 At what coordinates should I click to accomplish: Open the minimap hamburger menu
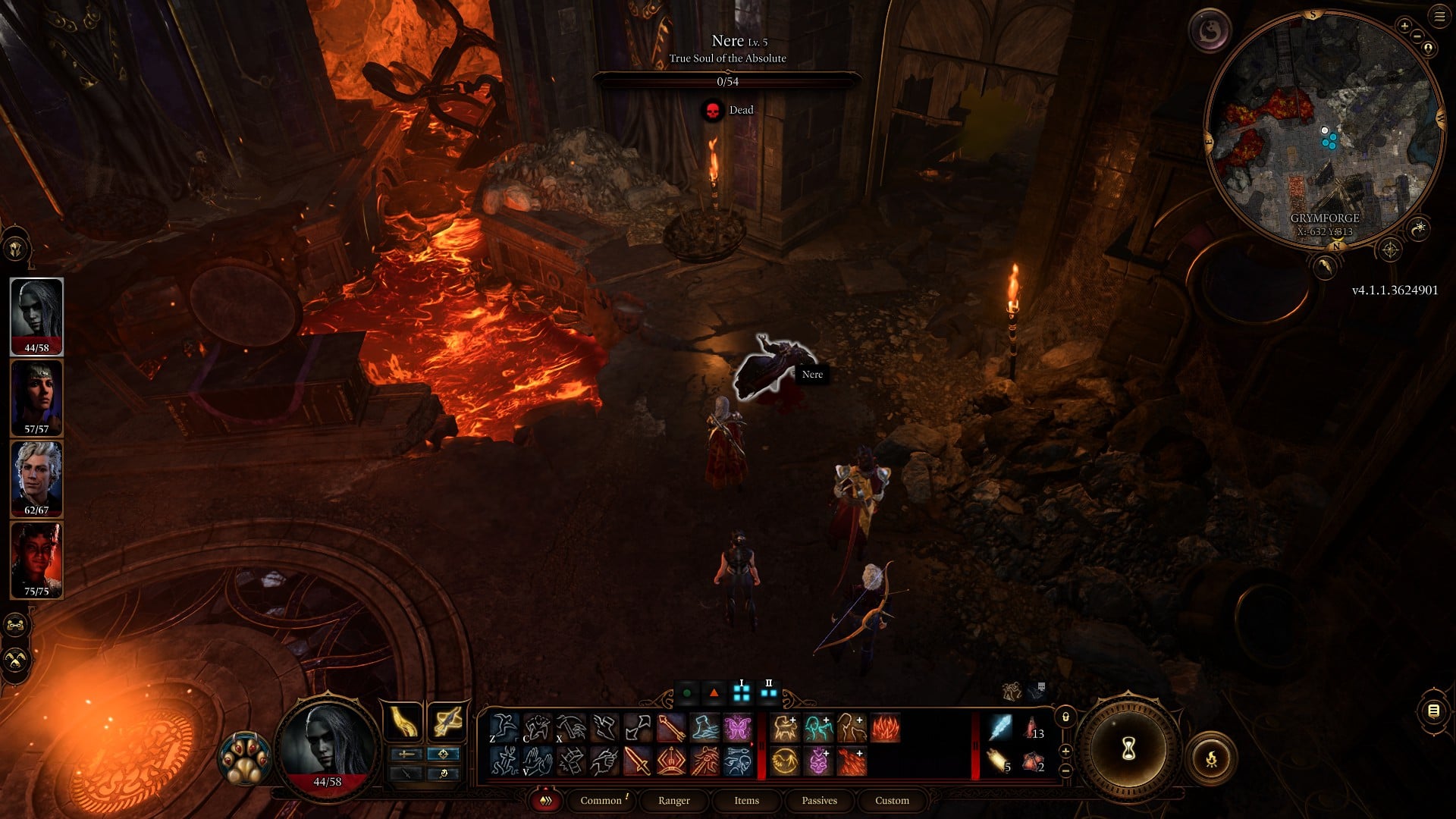(x=1439, y=16)
